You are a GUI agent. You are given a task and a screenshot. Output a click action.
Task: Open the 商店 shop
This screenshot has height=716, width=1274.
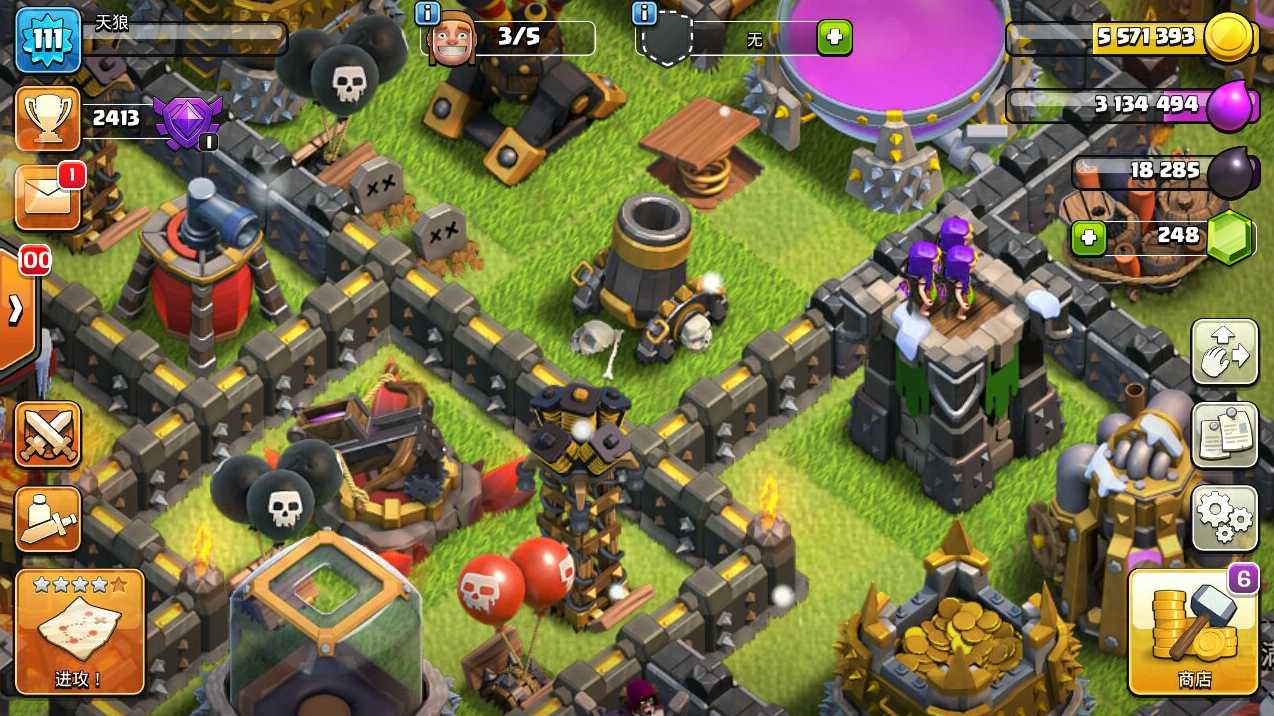[1193, 632]
